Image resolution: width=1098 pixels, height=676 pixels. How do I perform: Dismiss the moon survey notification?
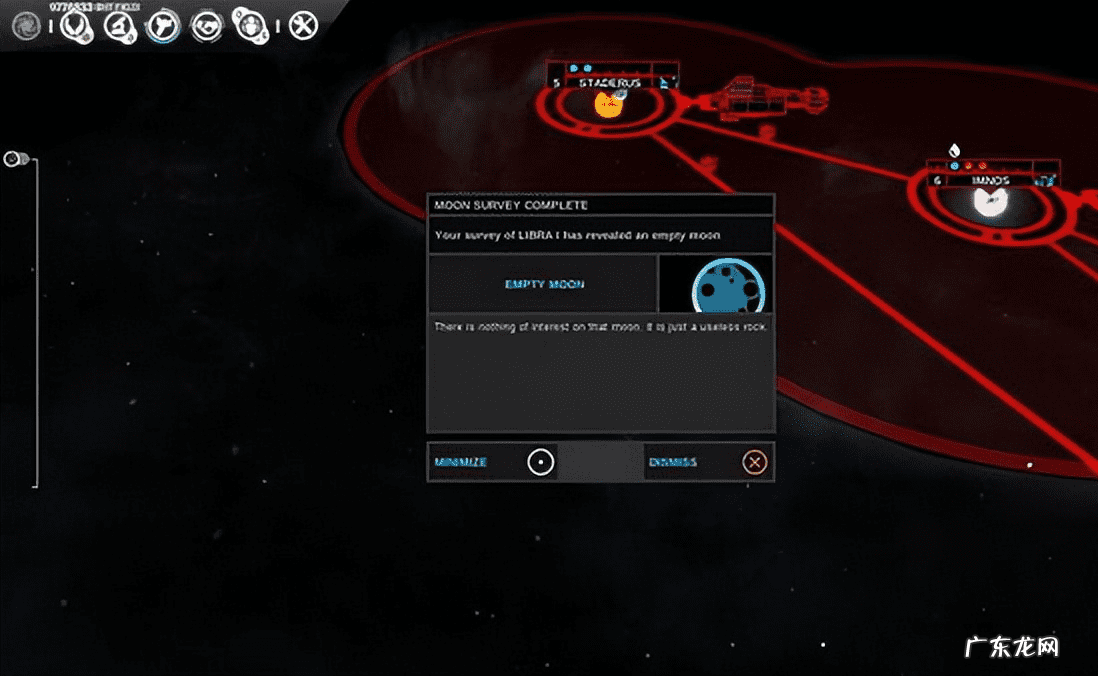(755, 462)
